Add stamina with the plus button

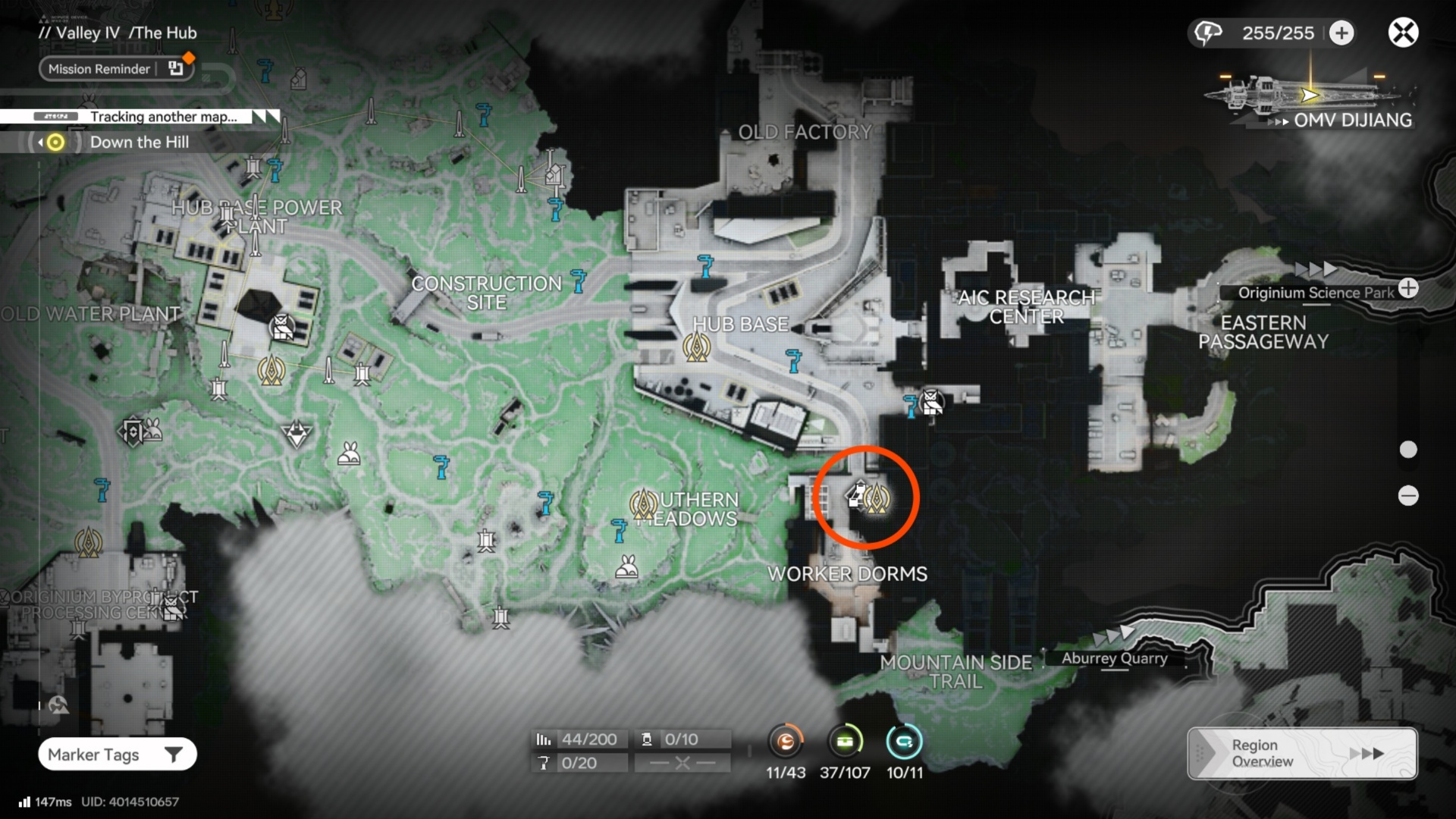click(x=1341, y=33)
